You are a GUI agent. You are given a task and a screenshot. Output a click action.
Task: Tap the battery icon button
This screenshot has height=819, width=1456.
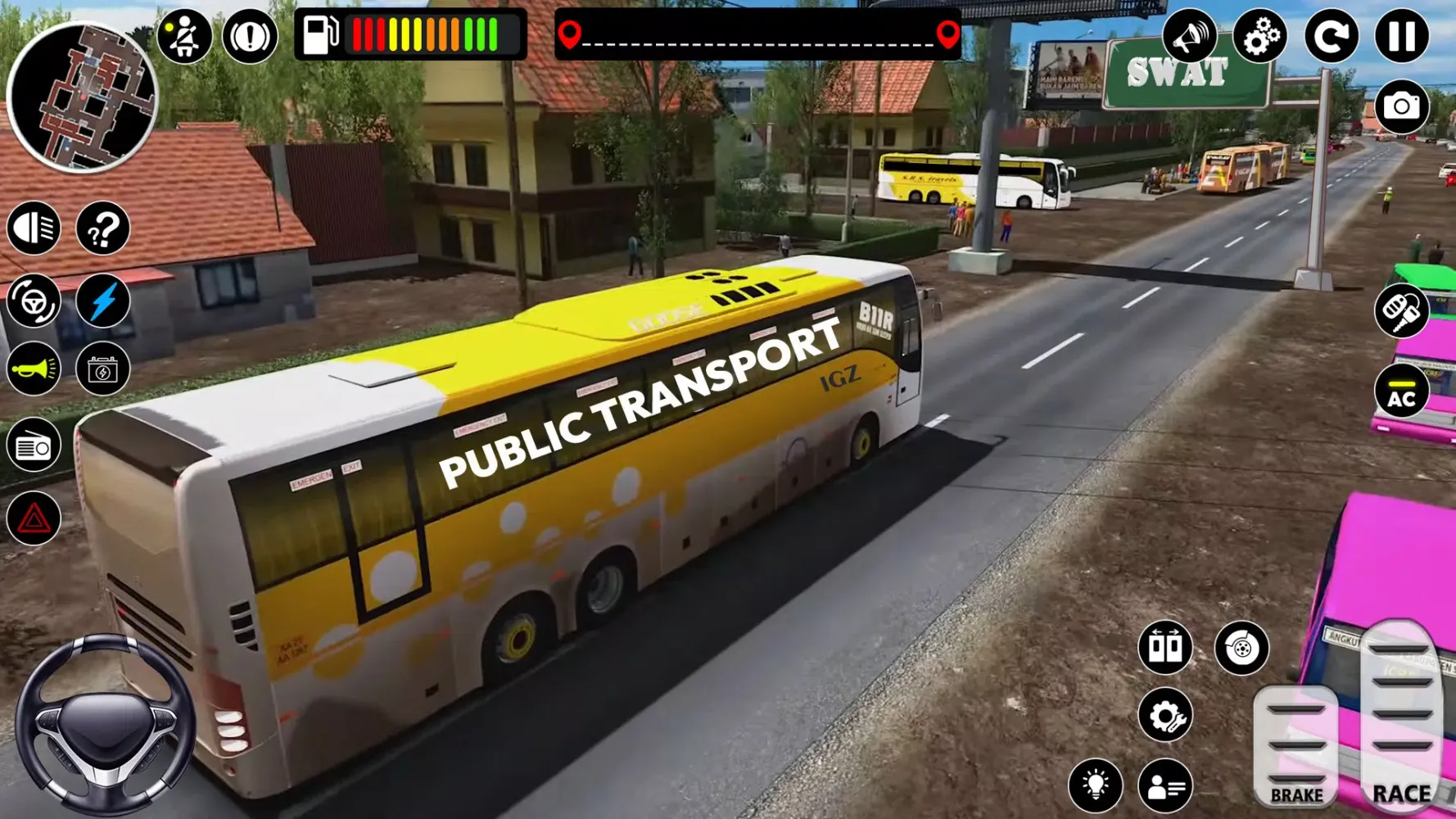tap(103, 369)
